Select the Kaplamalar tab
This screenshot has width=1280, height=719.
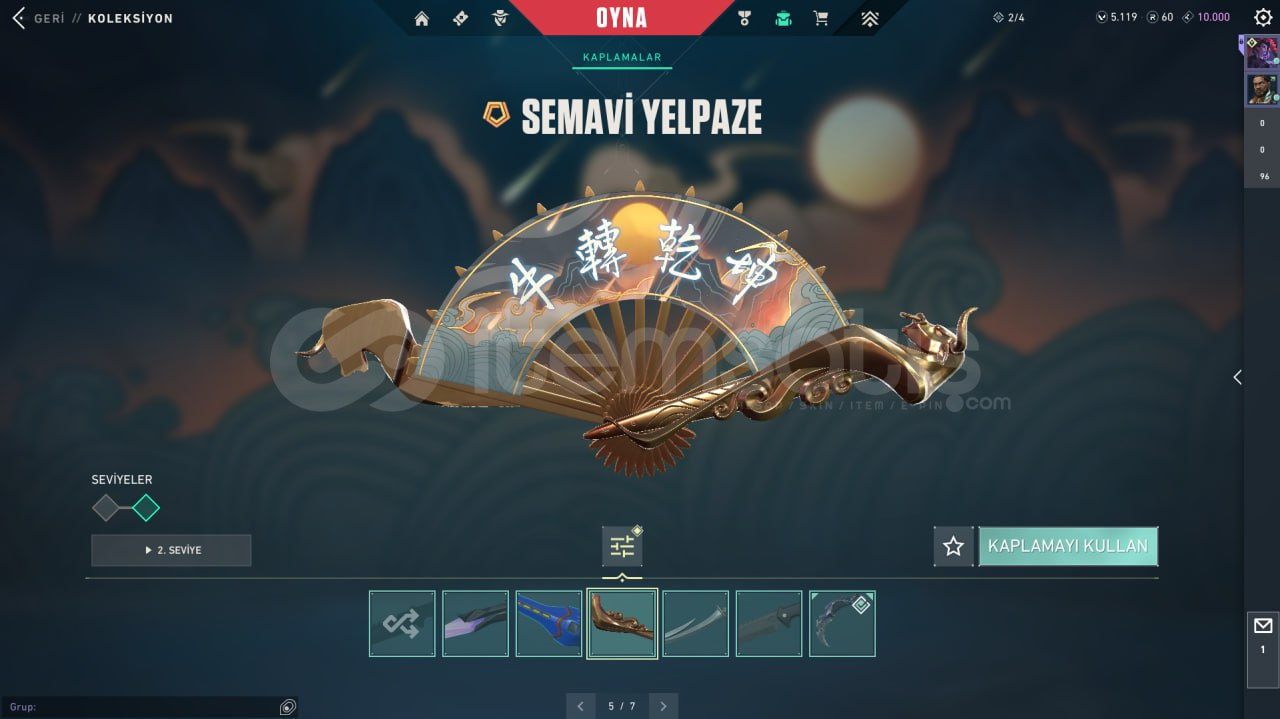pyautogui.click(x=622, y=58)
